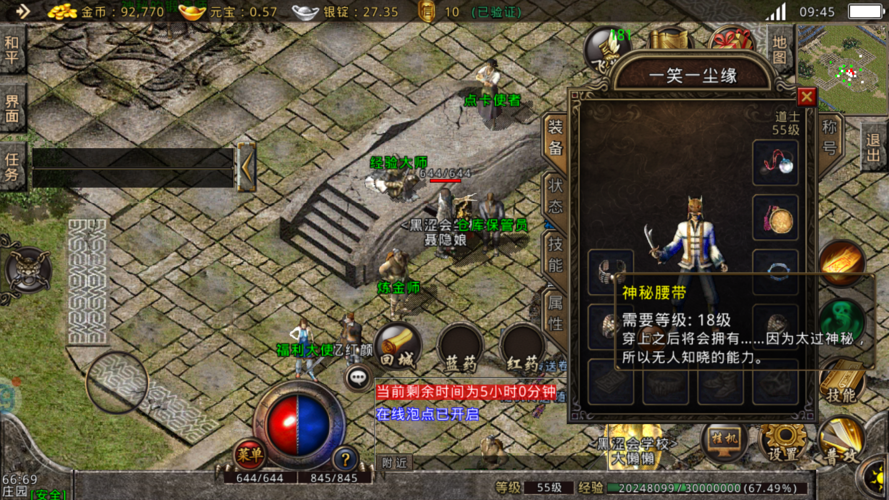Toggle the 挂机 auto-battle button

[x=724, y=441]
